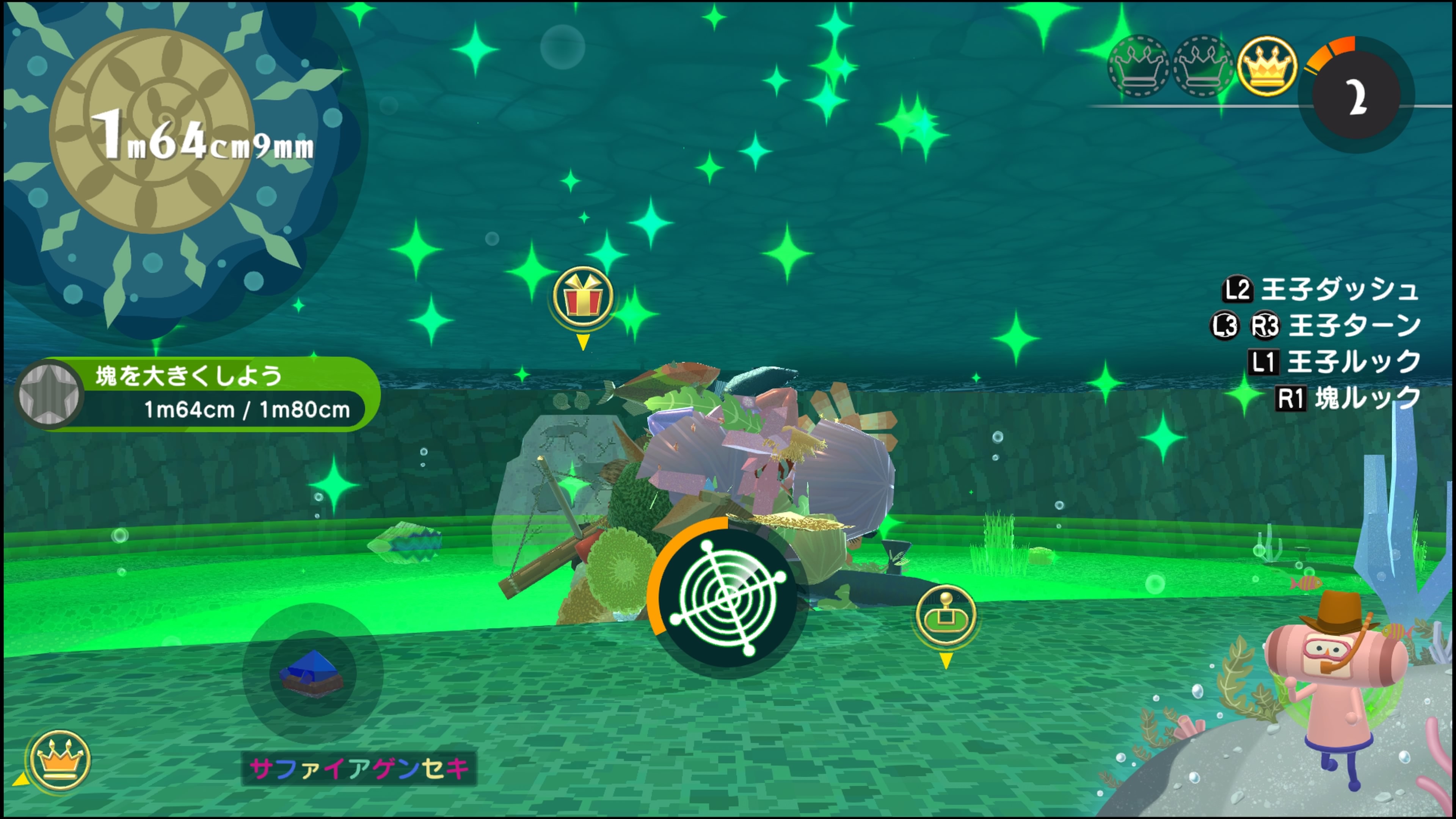Click the katamari size gauge emblem
The width and height of the screenshot is (1456, 819).
click(x=152, y=131)
